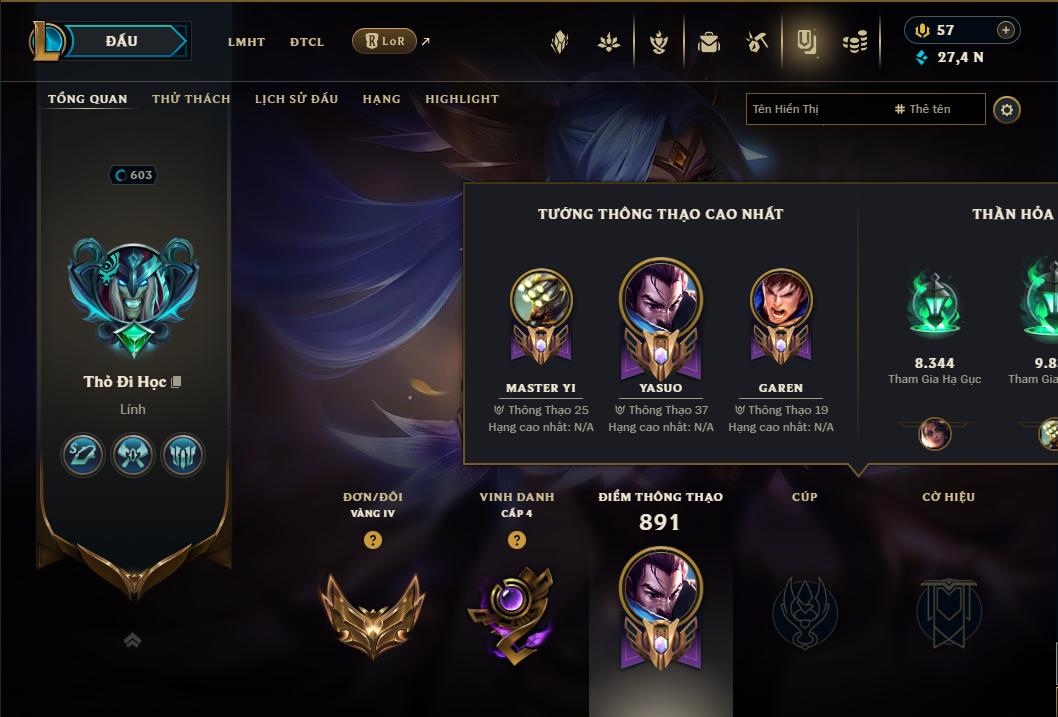Select the Garen mastery portrait
This screenshot has width=1058, height=717.
tap(781, 300)
